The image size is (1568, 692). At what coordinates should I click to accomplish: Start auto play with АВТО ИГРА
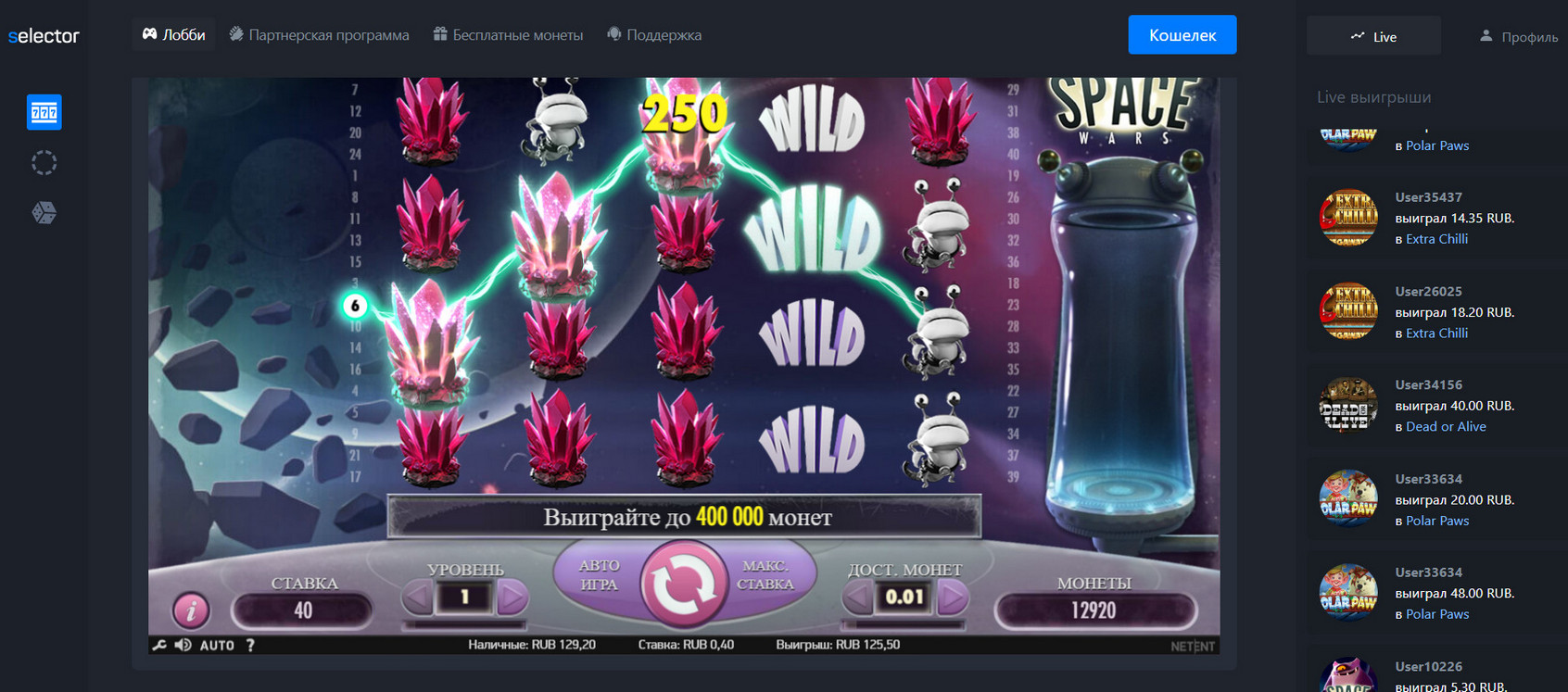coord(599,574)
